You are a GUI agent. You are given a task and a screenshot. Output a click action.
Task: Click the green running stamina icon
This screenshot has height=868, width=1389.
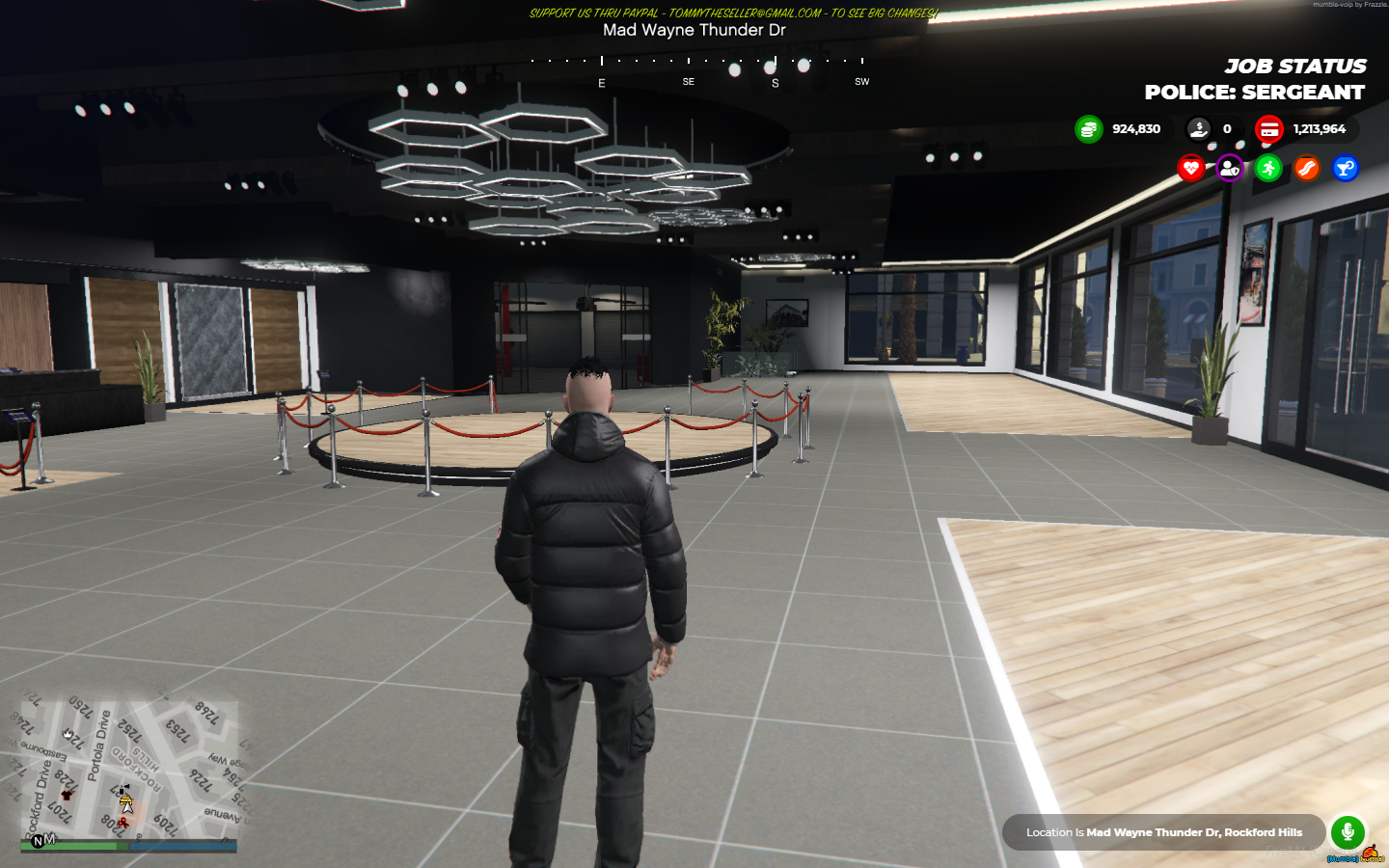click(x=1268, y=169)
